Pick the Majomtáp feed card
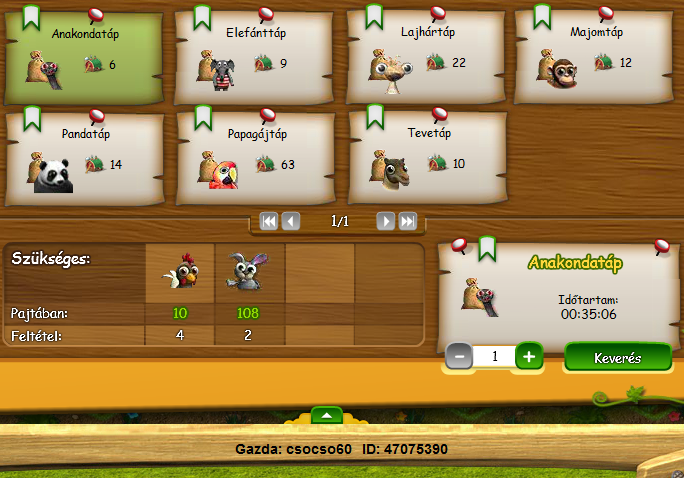Viewport: 684px width, 478px height. tap(594, 57)
